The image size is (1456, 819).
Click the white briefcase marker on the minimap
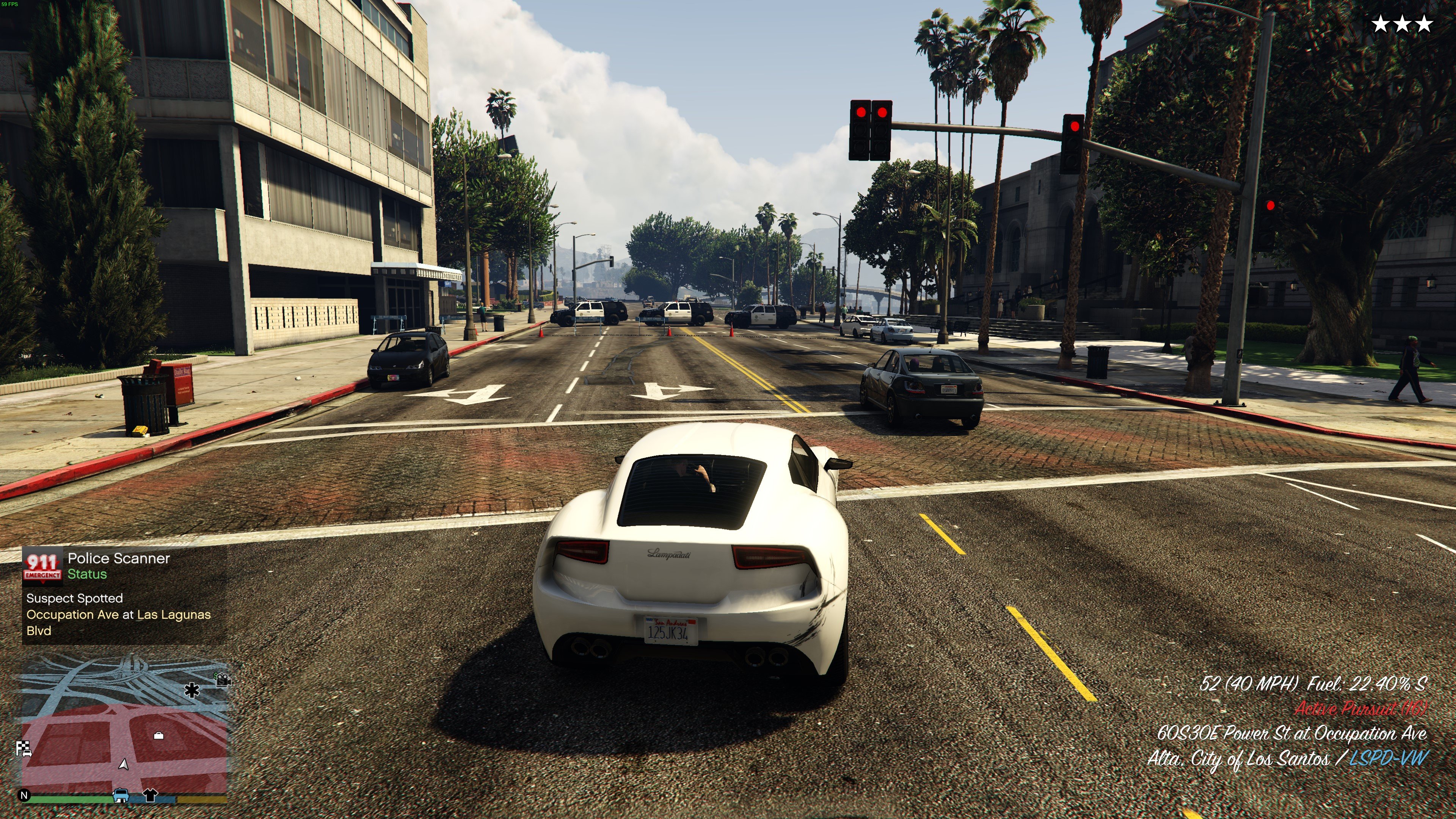click(159, 735)
